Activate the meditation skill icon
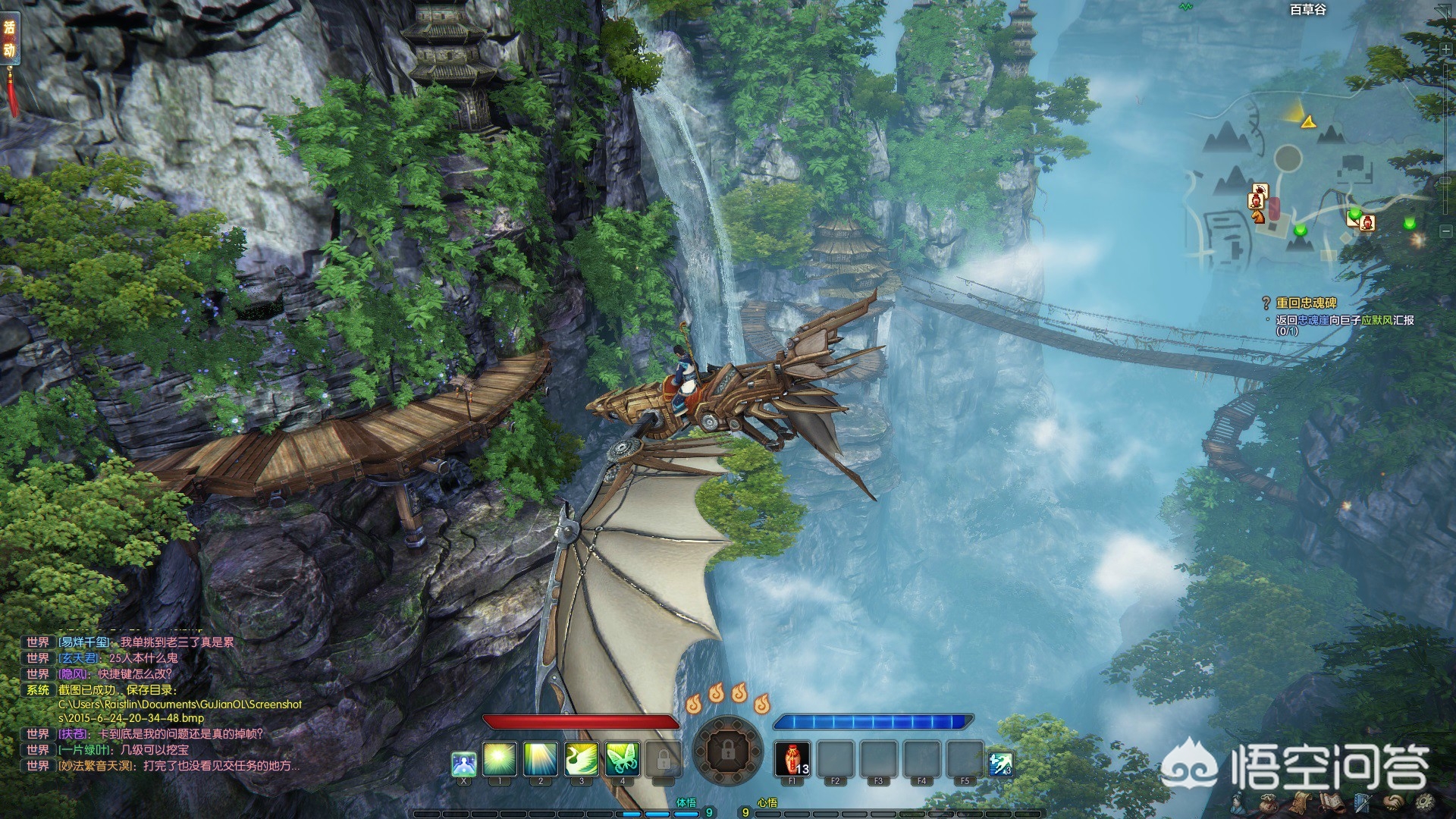Screen dimensions: 1456x819 coord(463,764)
